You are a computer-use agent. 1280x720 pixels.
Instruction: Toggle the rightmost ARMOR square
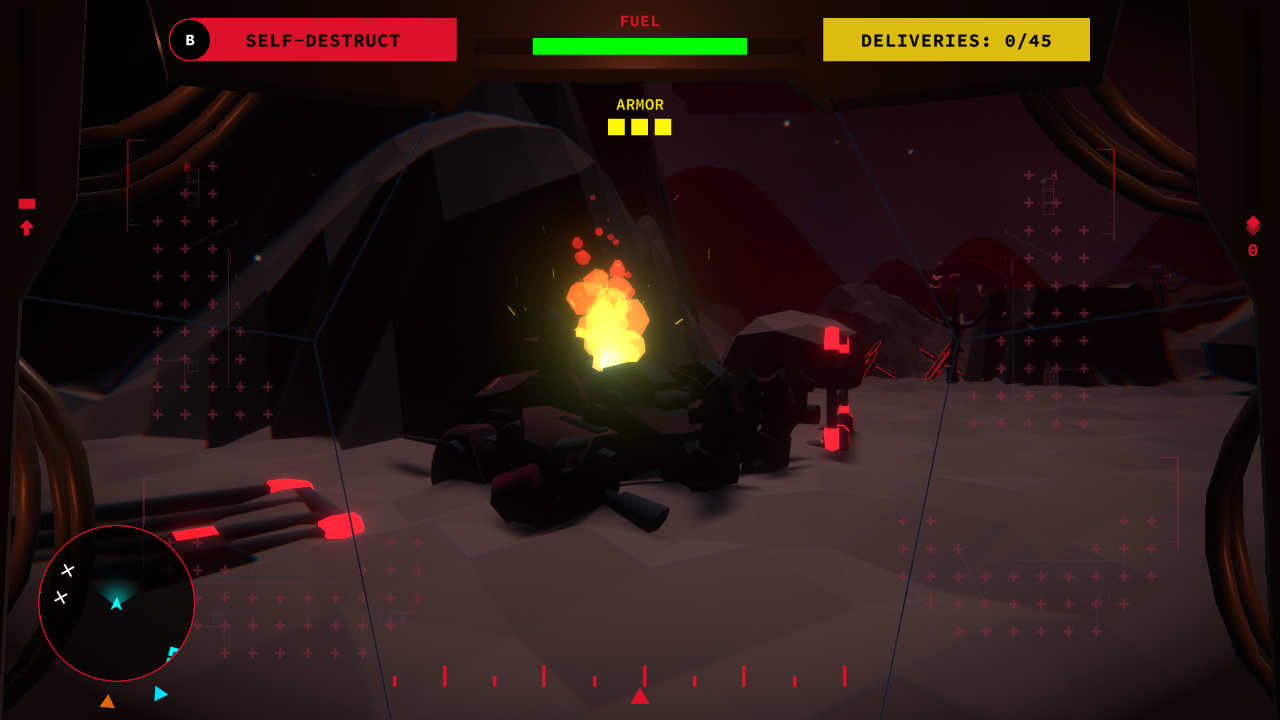pyautogui.click(x=662, y=126)
